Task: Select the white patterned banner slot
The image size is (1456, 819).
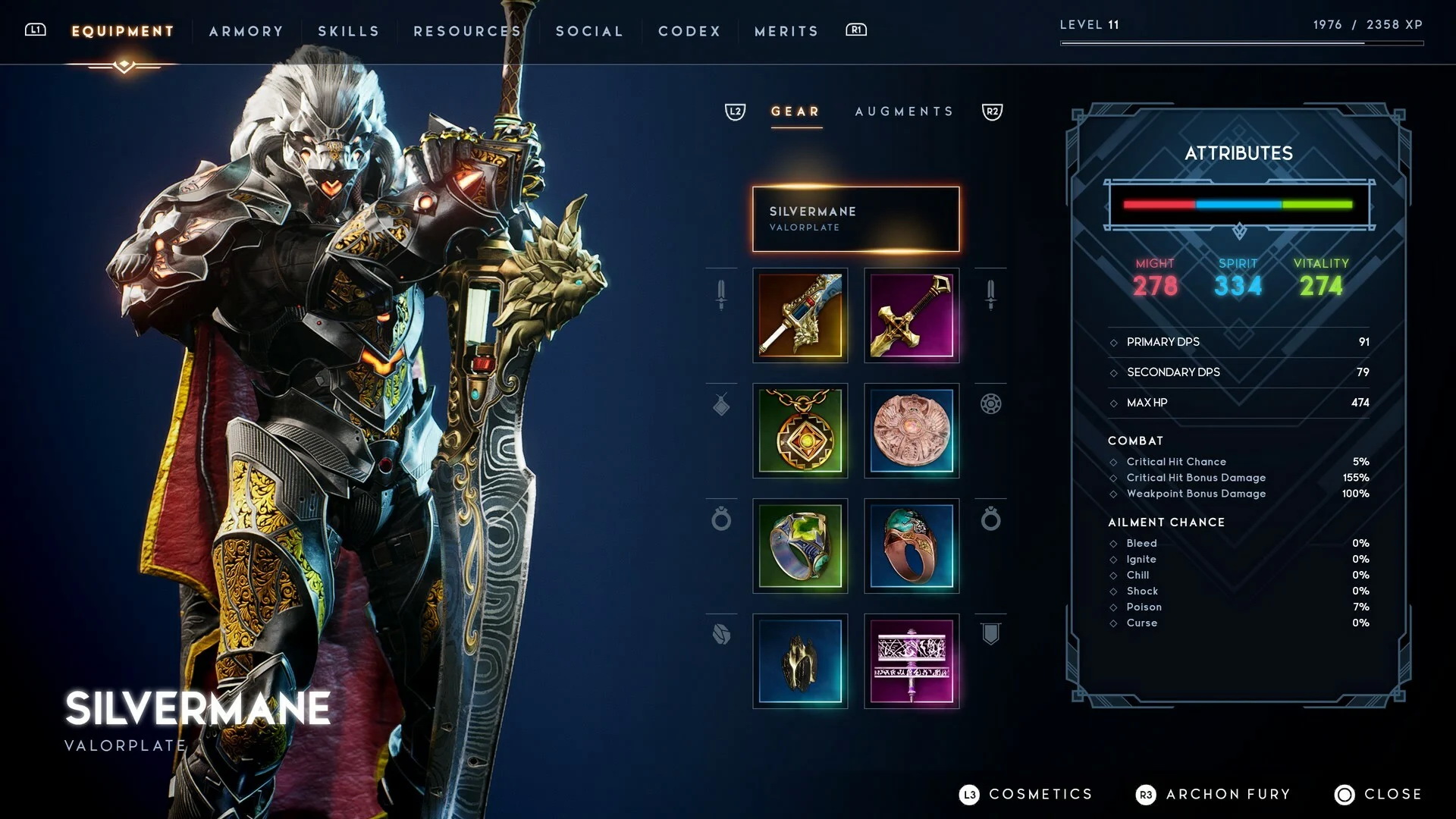Action: click(x=912, y=661)
